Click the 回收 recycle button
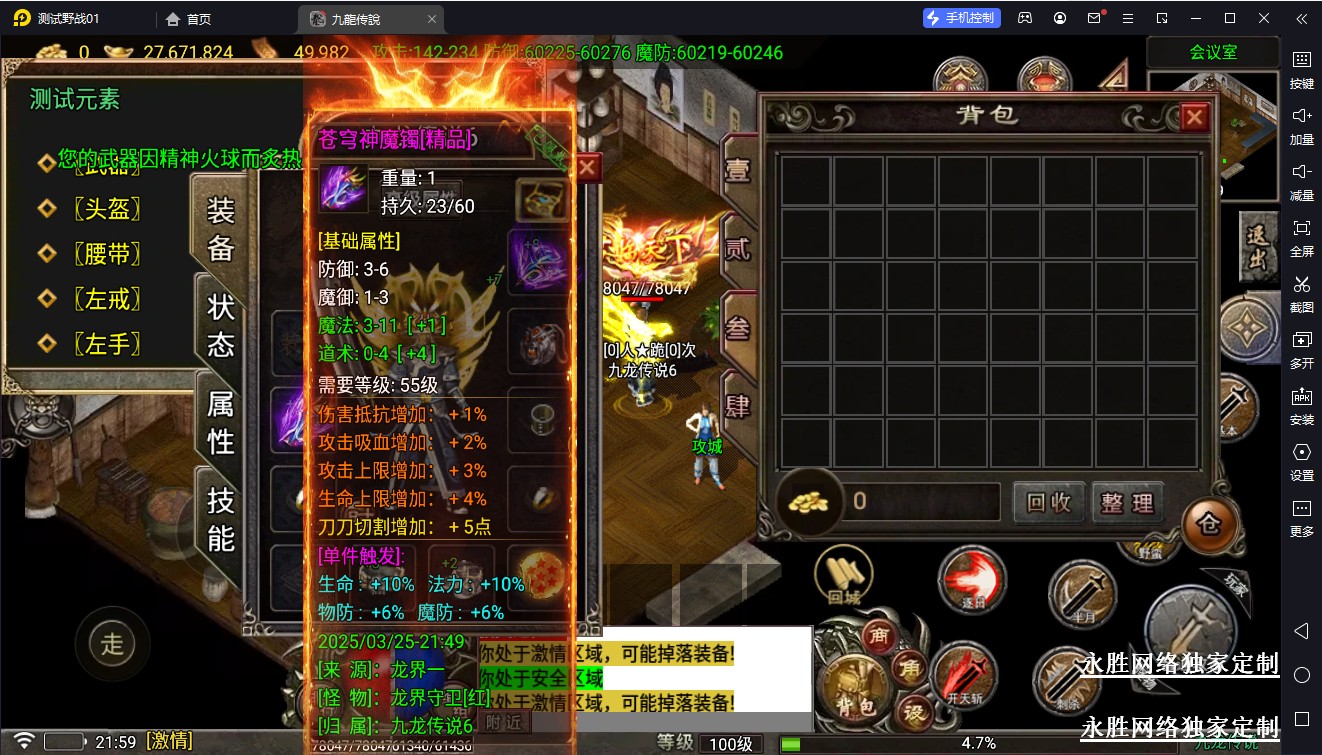1322x755 pixels. coord(1049,502)
